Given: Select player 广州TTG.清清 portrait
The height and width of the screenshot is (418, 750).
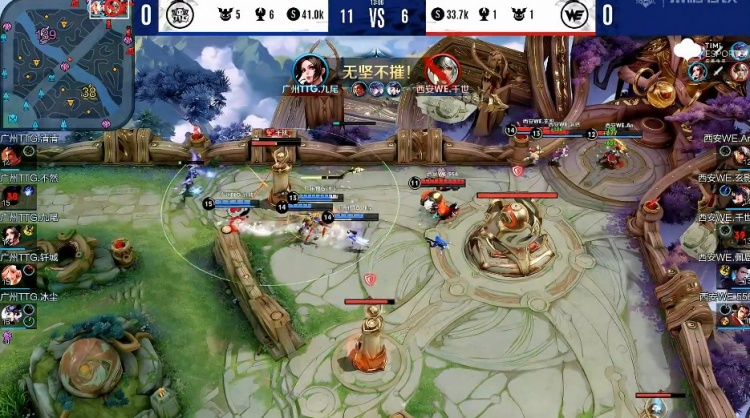Looking at the screenshot, I should pos(12,157).
